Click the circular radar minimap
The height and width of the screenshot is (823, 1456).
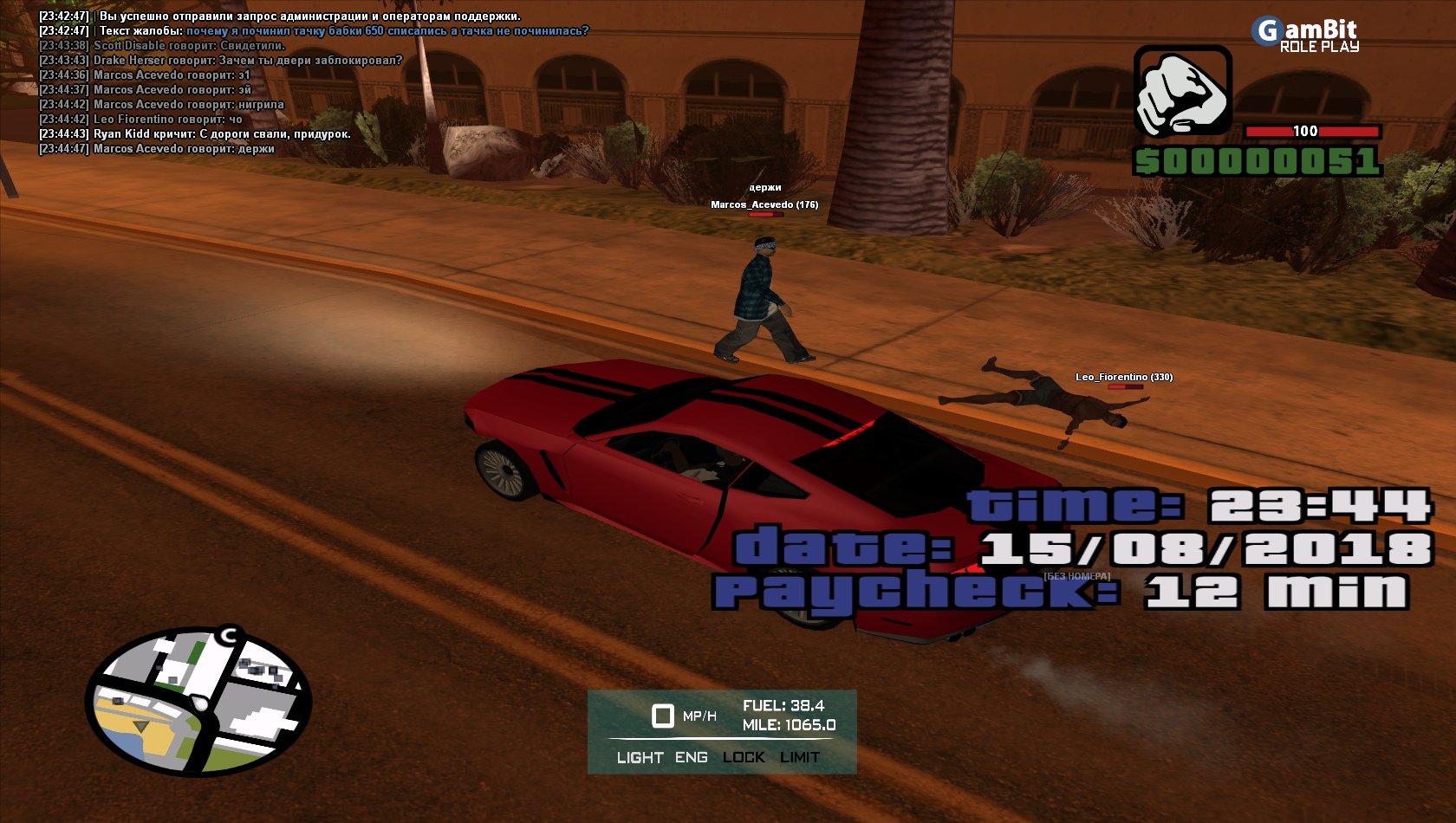click(x=198, y=701)
